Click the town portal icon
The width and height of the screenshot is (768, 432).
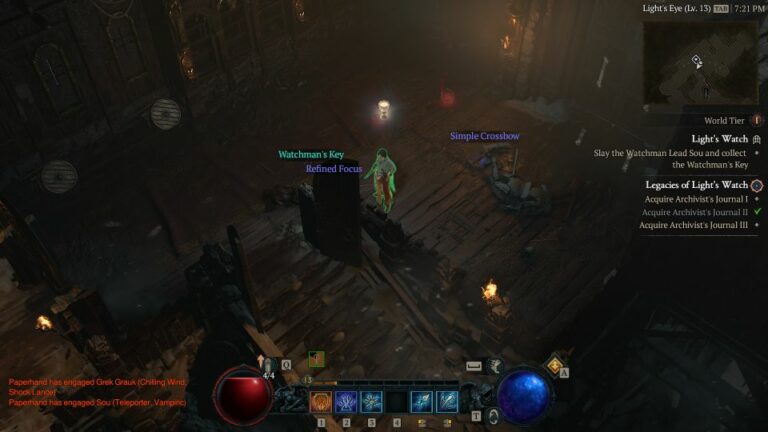(494, 416)
